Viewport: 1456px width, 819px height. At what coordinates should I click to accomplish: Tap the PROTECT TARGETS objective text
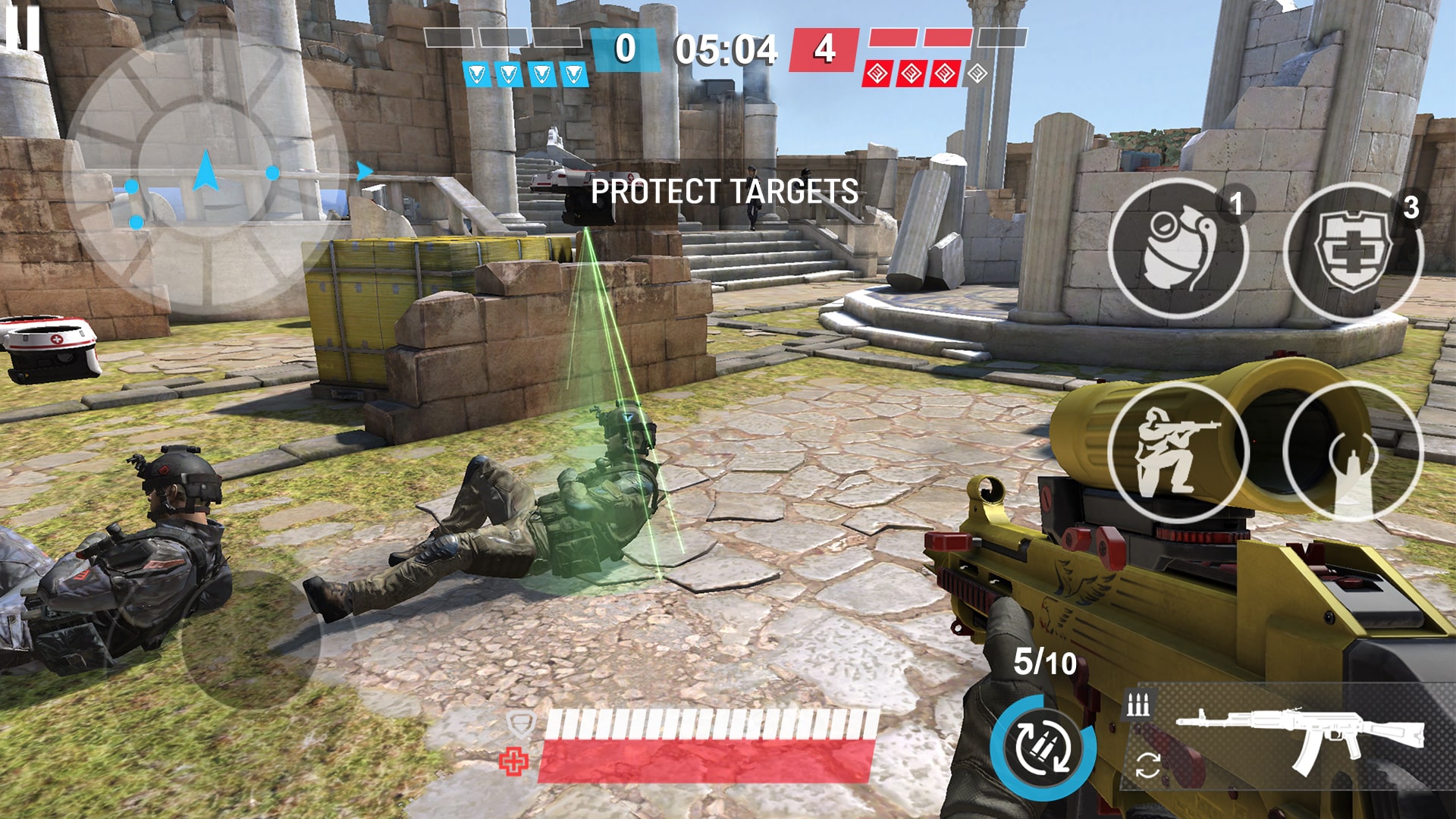coord(726,190)
